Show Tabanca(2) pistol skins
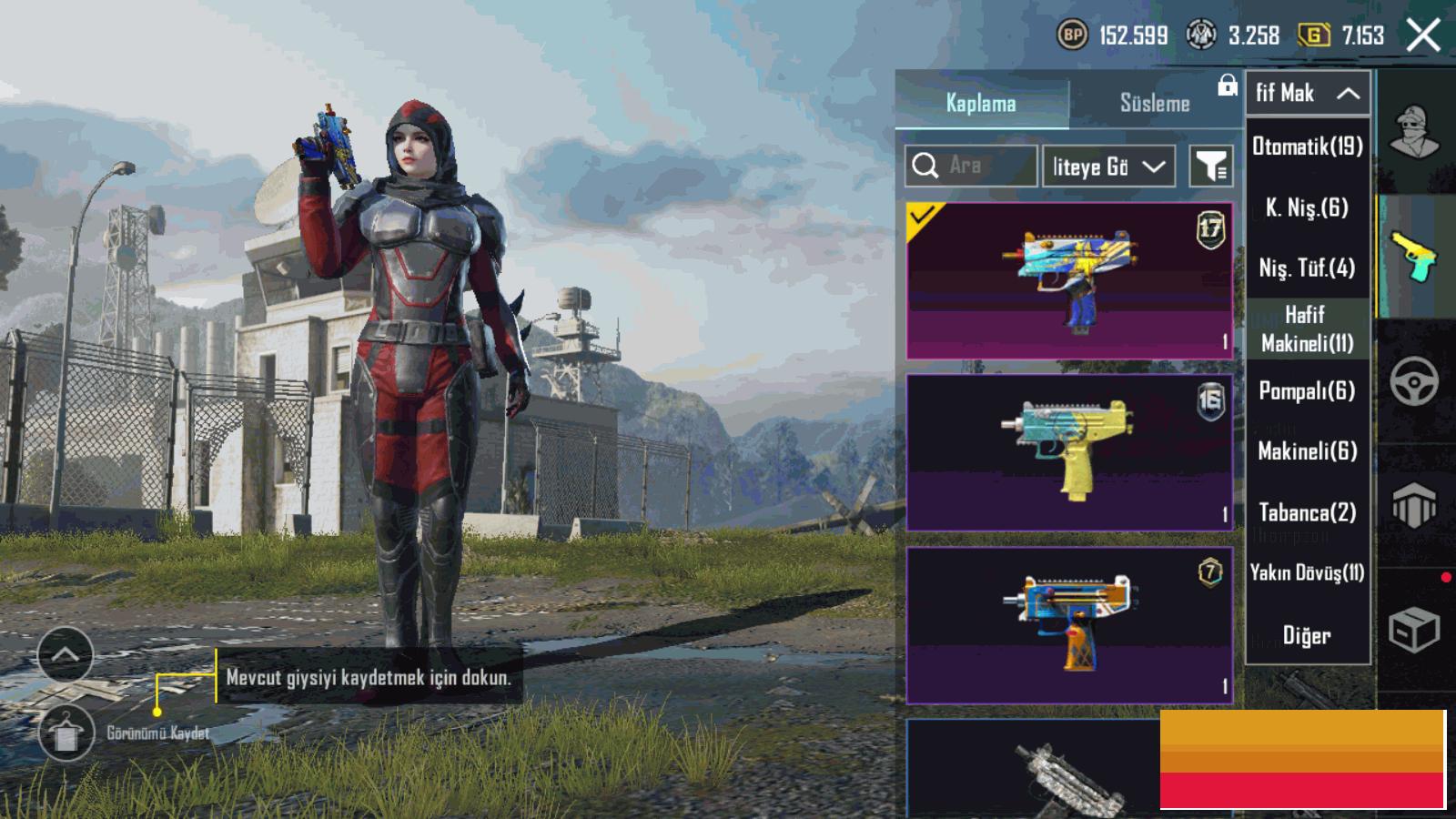 click(x=1308, y=512)
